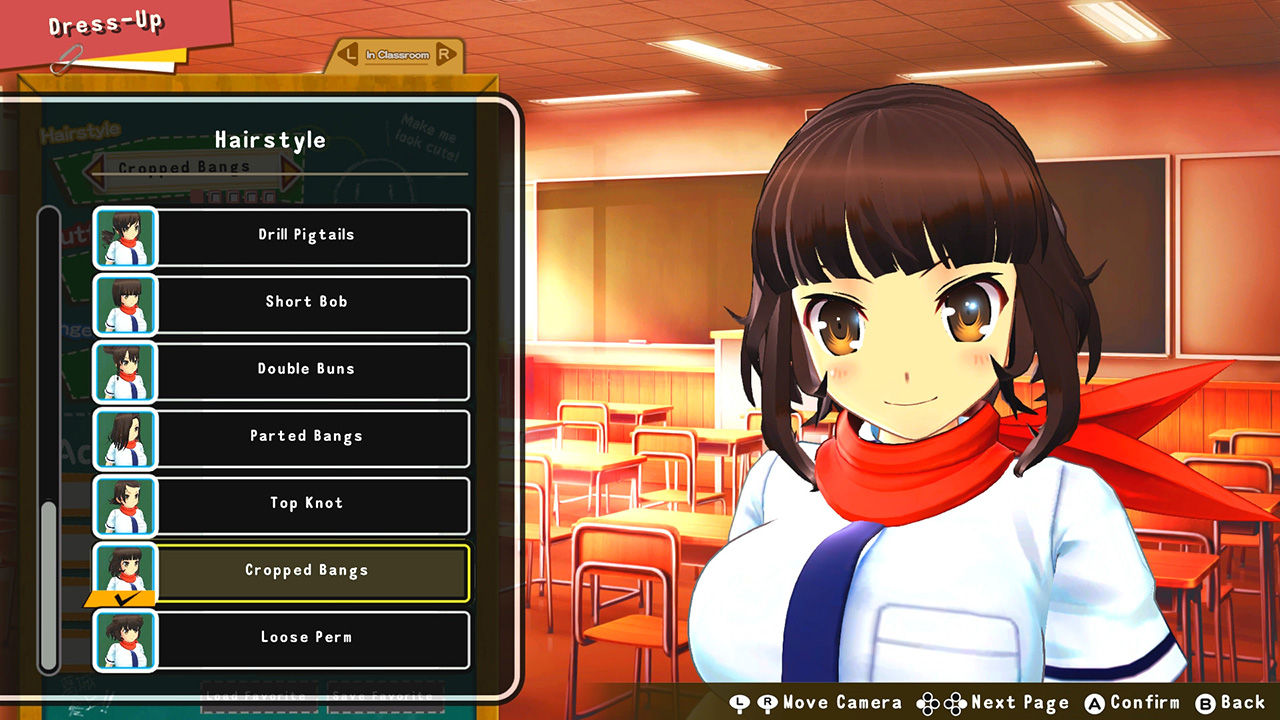Select the Short Bob hairstyle thumbnail
Image resolution: width=1280 pixels, height=720 pixels.
pos(124,305)
